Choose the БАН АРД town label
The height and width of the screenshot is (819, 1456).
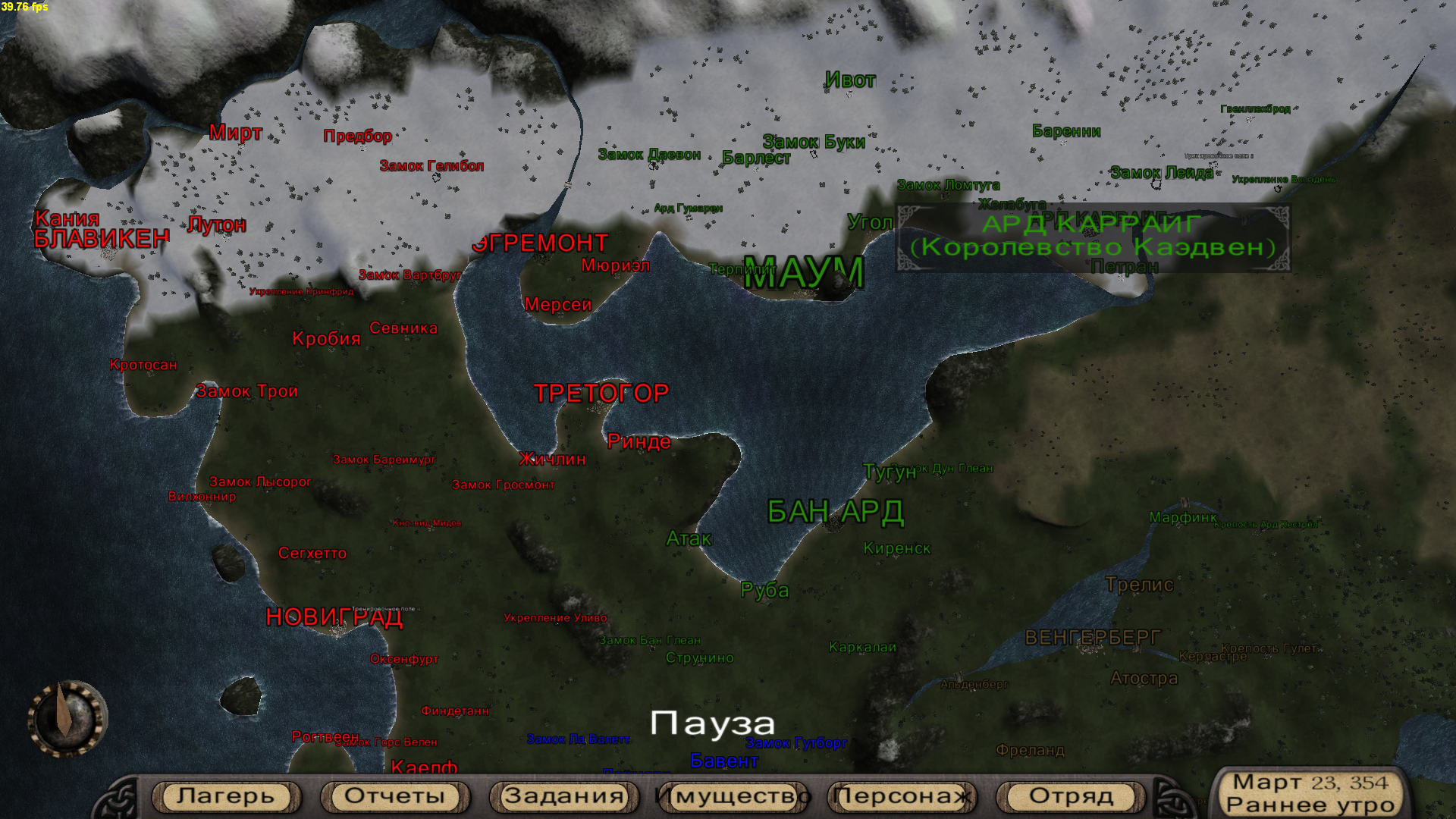coord(835,513)
